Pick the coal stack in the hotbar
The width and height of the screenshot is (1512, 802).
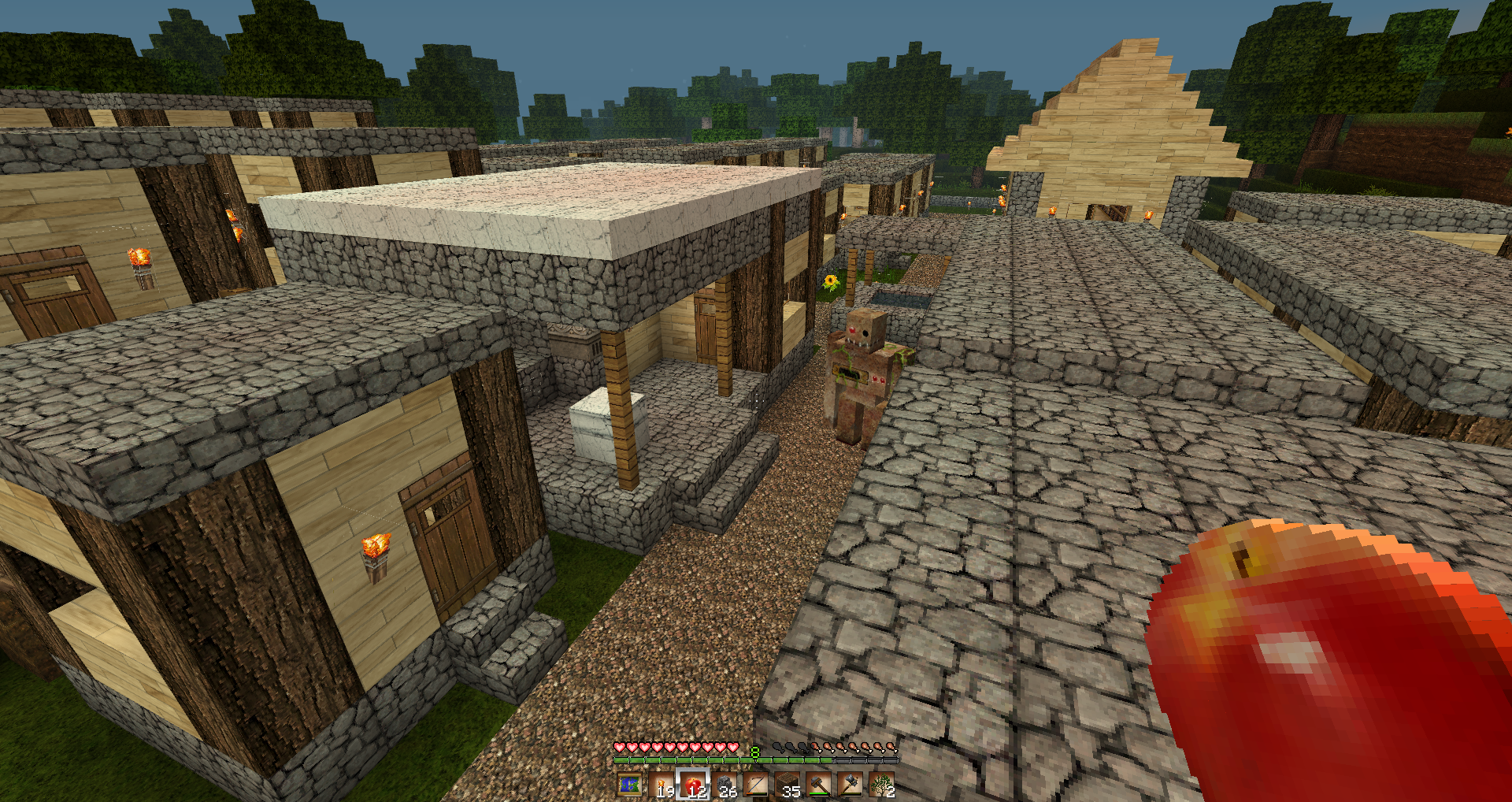click(724, 785)
